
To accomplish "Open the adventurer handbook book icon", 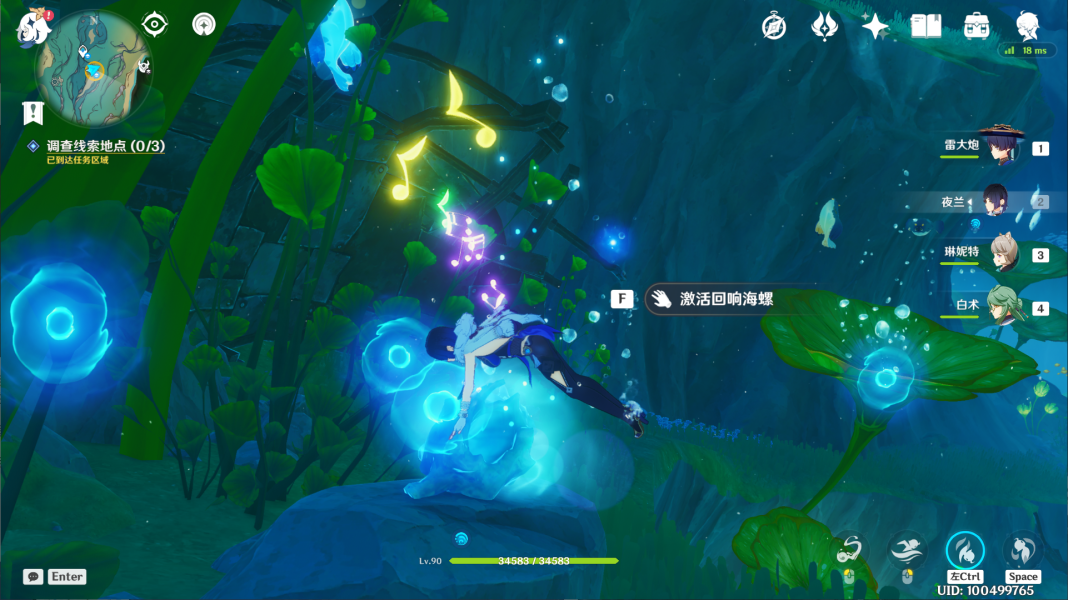I will tap(926, 26).
